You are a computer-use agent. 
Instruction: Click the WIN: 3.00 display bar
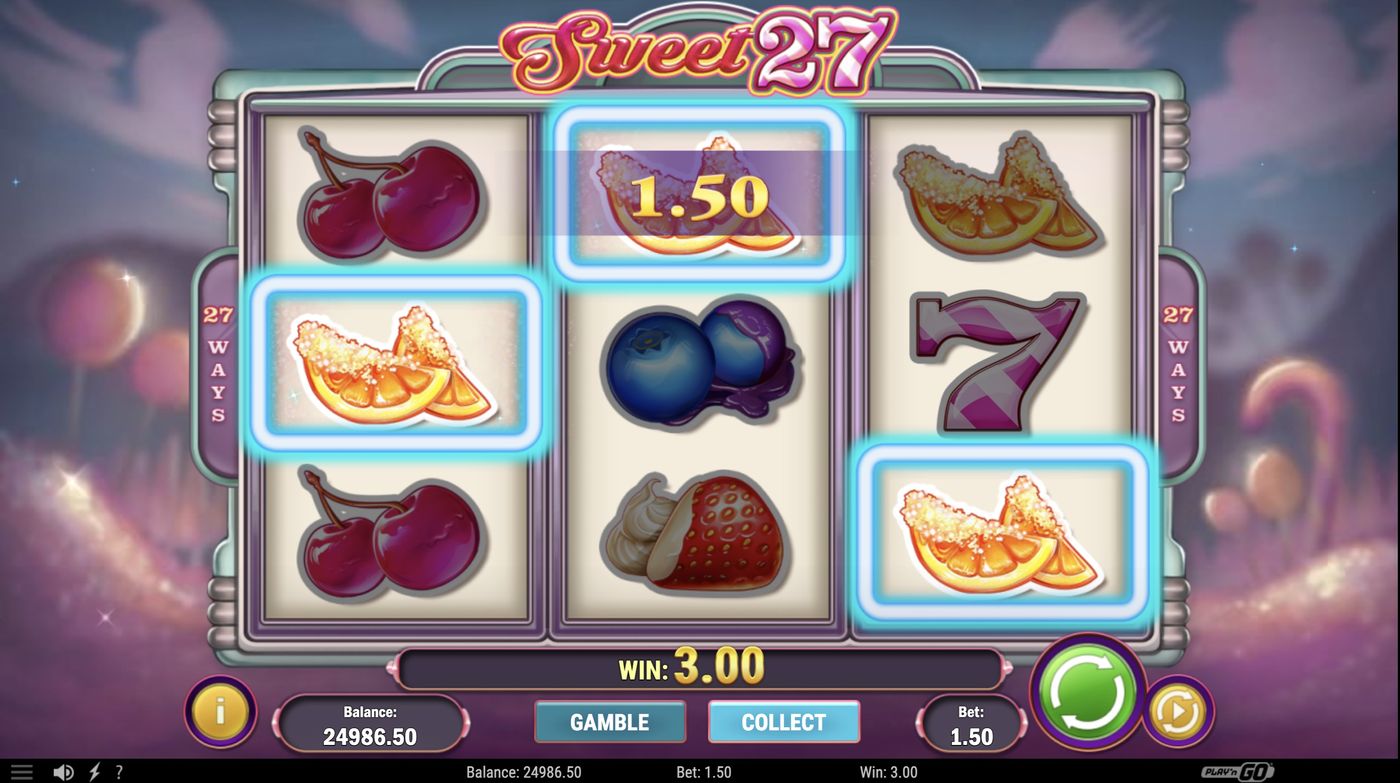(x=700, y=667)
